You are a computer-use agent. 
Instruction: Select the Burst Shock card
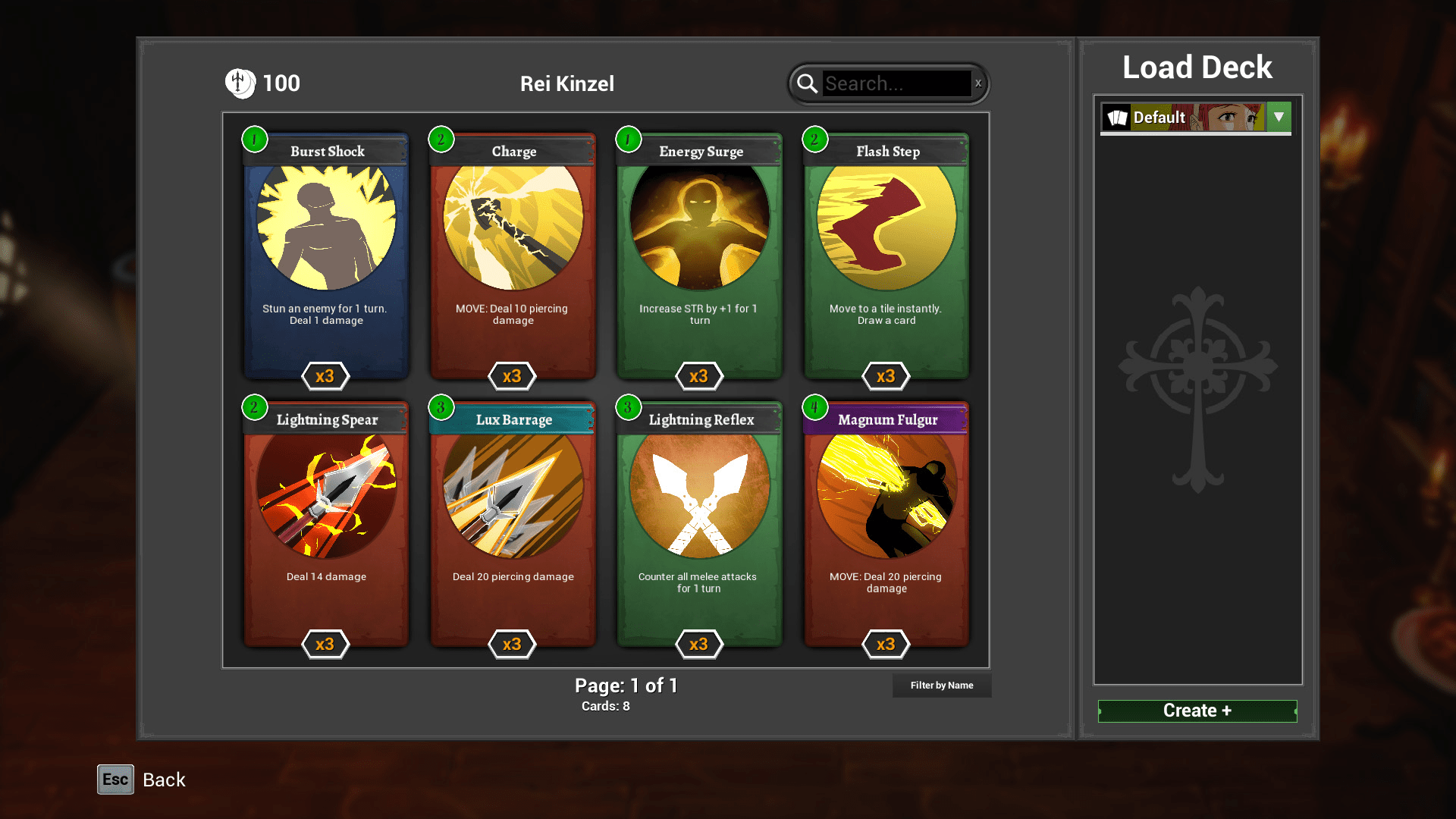click(326, 256)
